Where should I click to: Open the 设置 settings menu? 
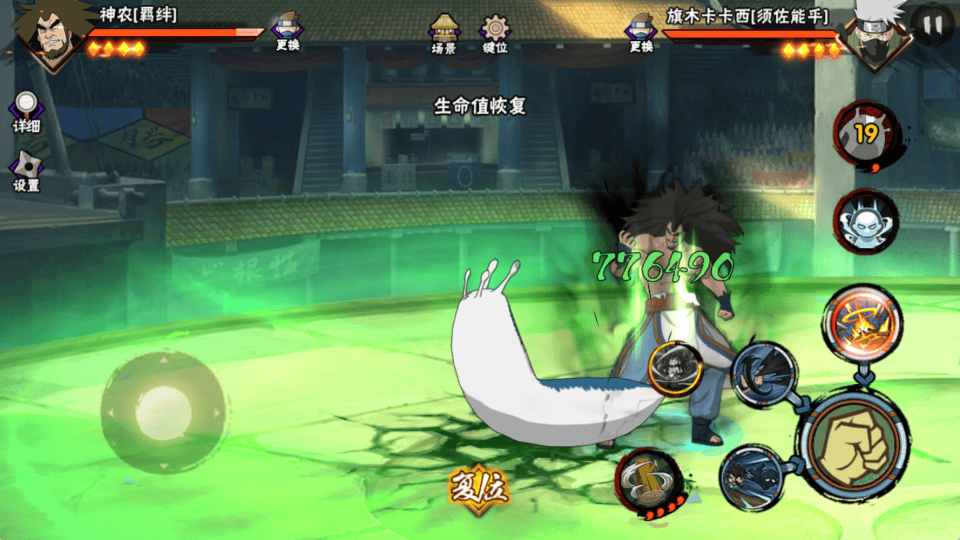coord(26,173)
